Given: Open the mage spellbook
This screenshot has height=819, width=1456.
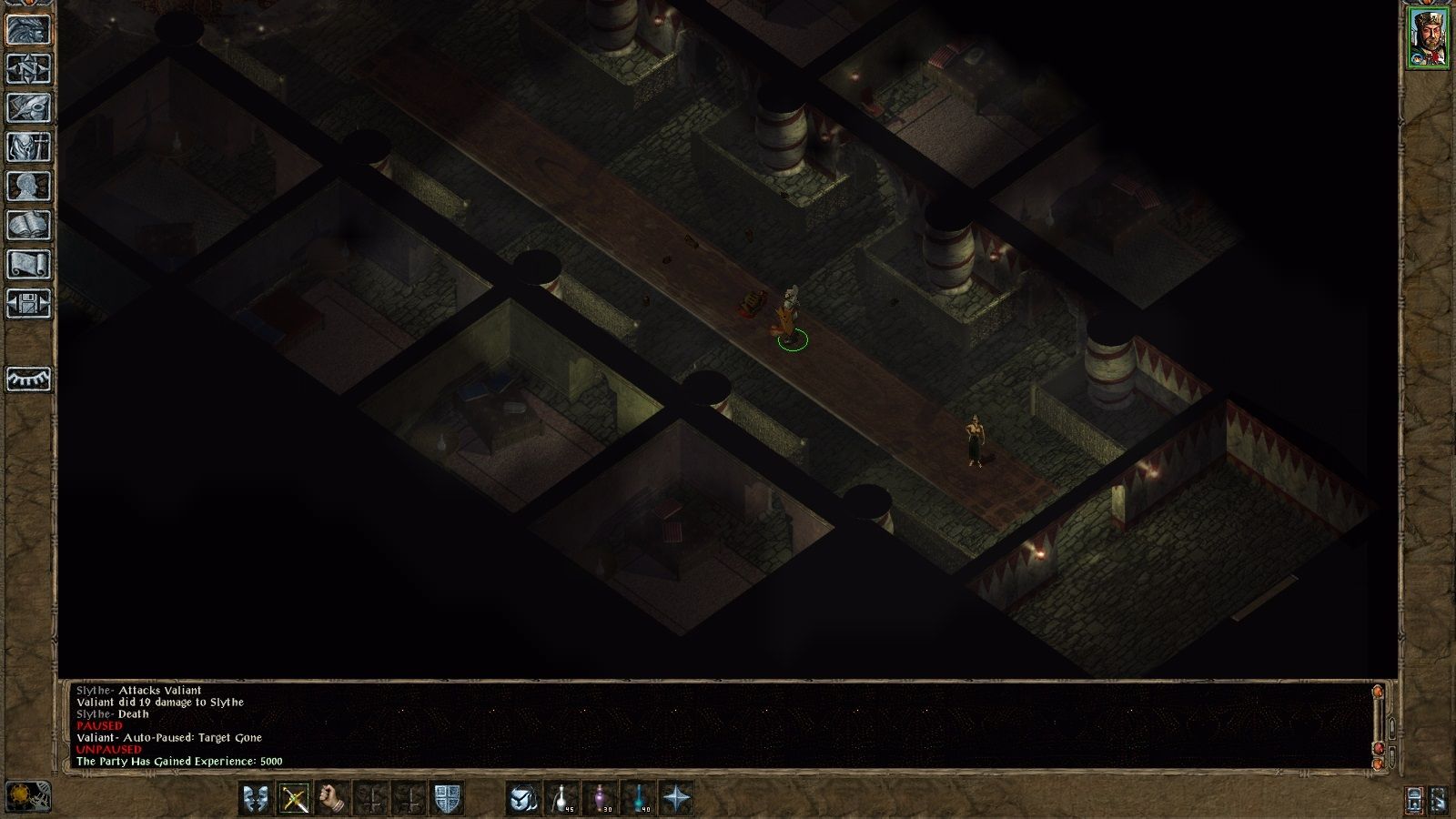Looking at the screenshot, I should click(28, 225).
